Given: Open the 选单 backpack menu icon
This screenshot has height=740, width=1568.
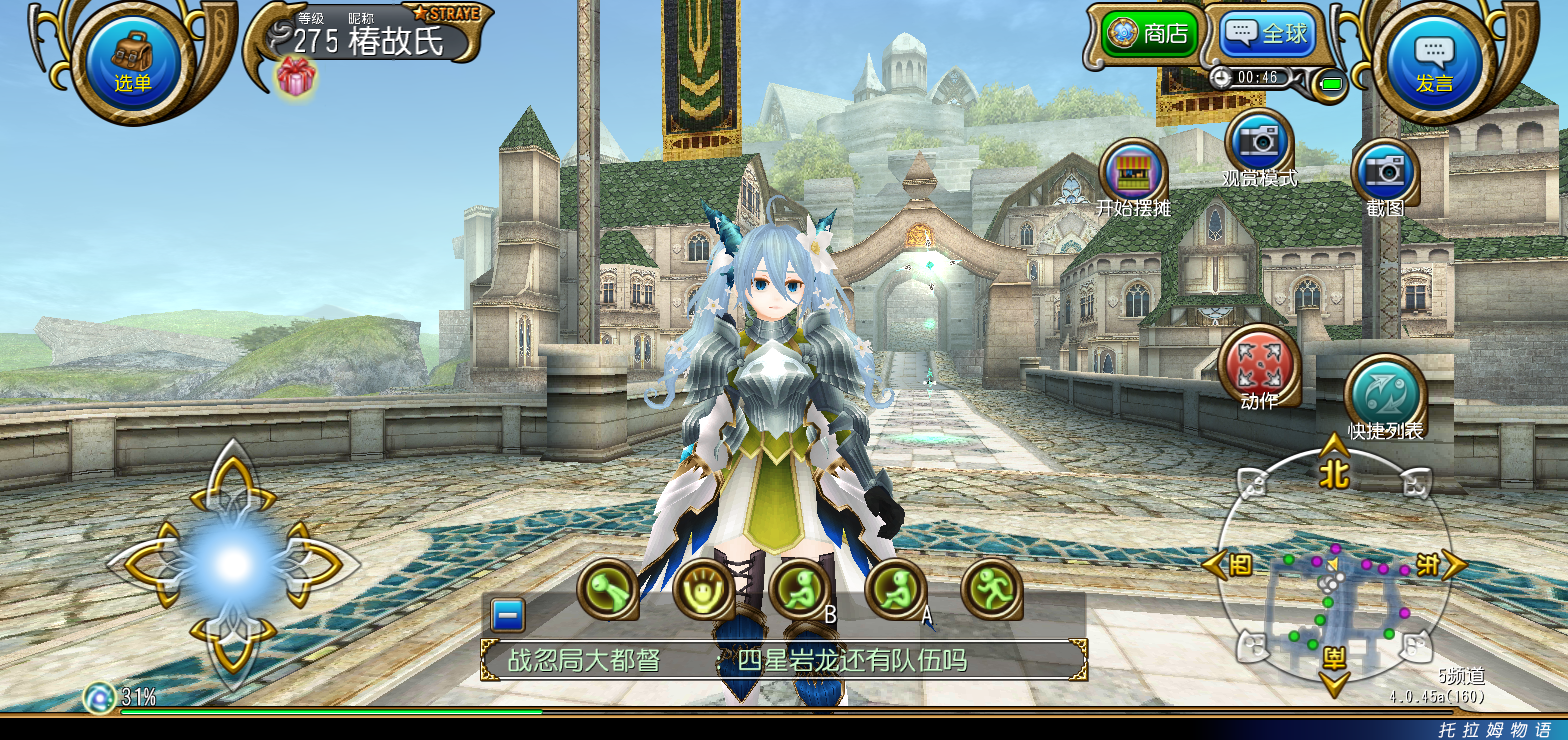Looking at the screenshot, I should pyautogui.click(x=131, y=57).
